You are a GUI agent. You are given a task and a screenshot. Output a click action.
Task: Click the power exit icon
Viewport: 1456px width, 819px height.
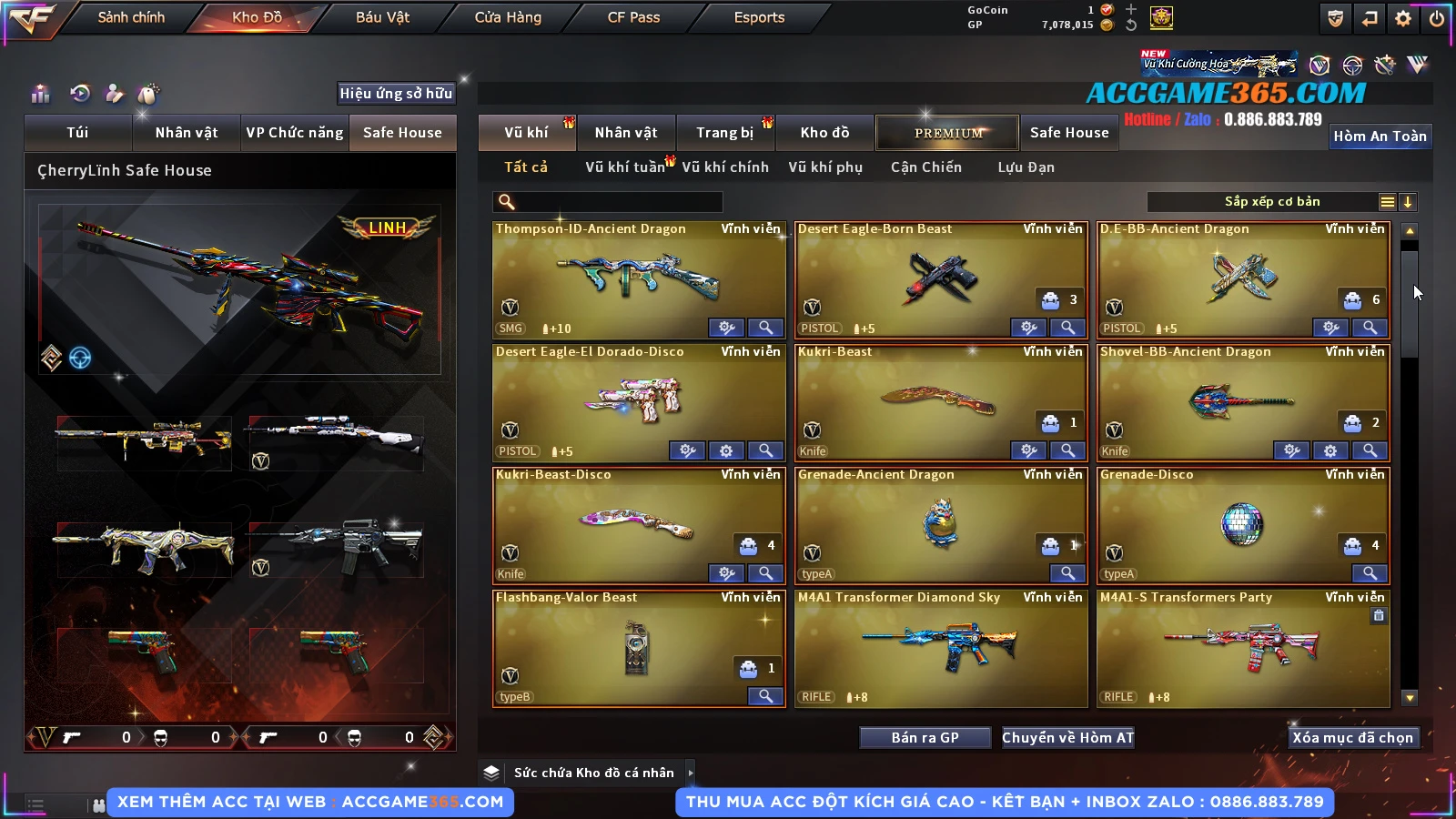point(1437,18)
